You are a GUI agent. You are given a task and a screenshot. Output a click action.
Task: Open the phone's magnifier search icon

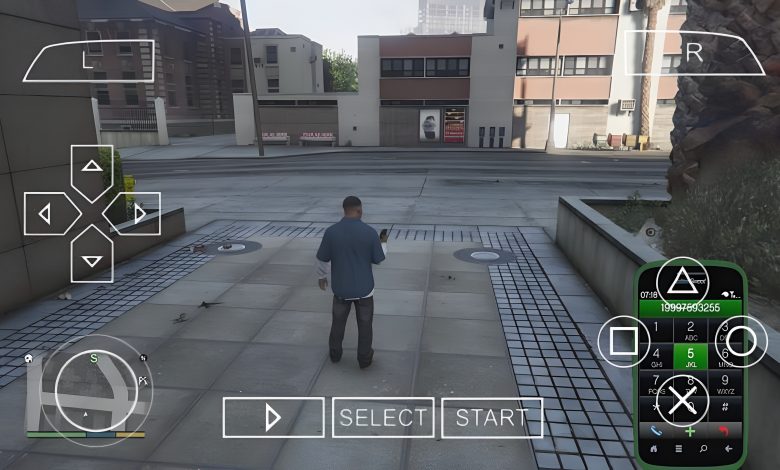tap(704, 449)
